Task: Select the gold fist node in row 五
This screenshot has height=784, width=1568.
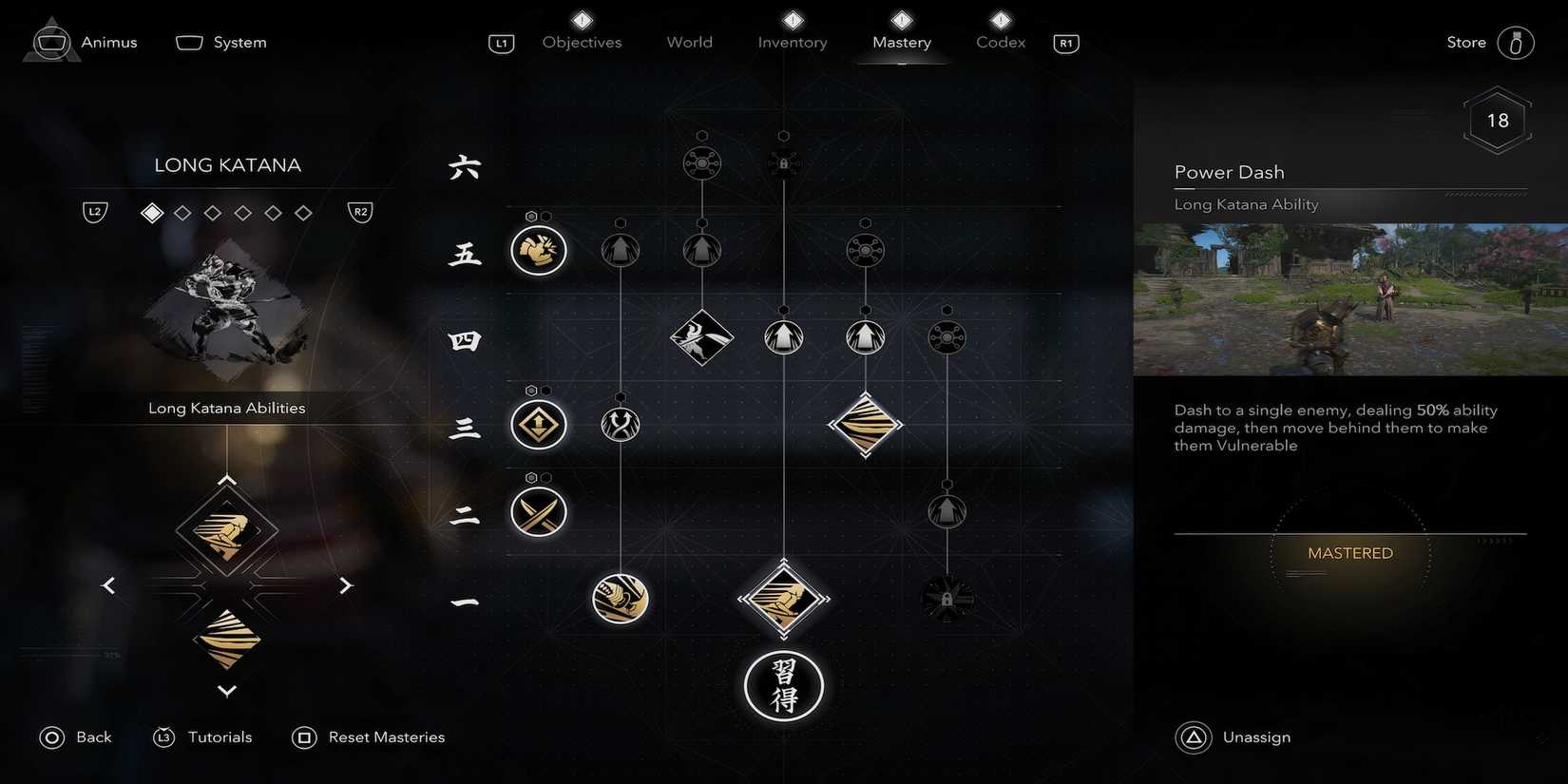Action: point(538,250)
